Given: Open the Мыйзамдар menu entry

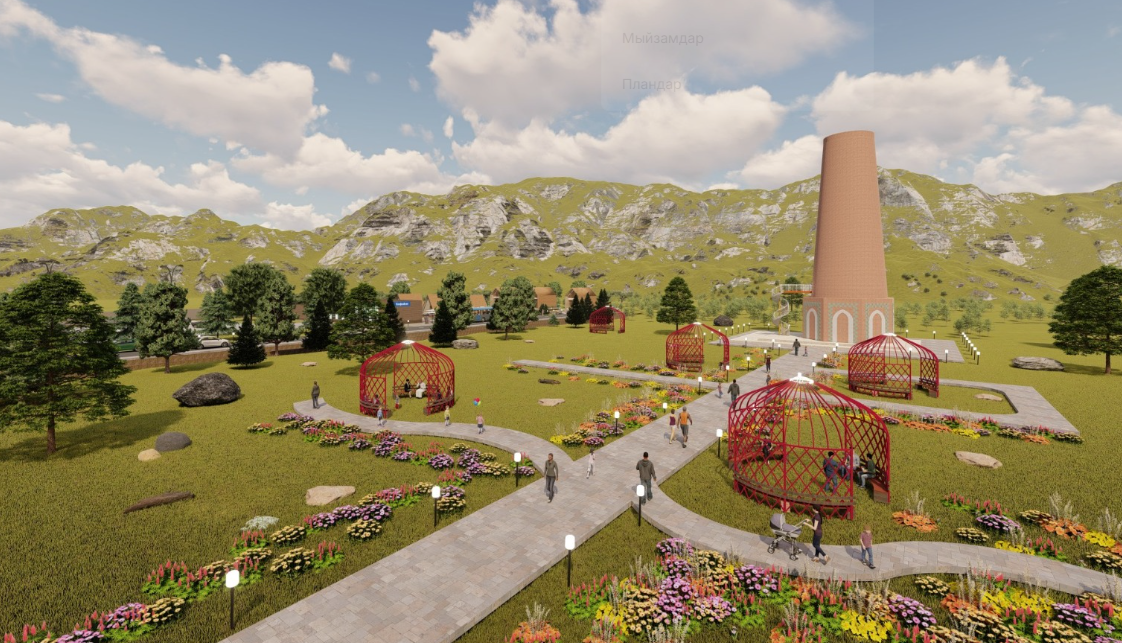Looking at the screenshot, I should point(662,39).
